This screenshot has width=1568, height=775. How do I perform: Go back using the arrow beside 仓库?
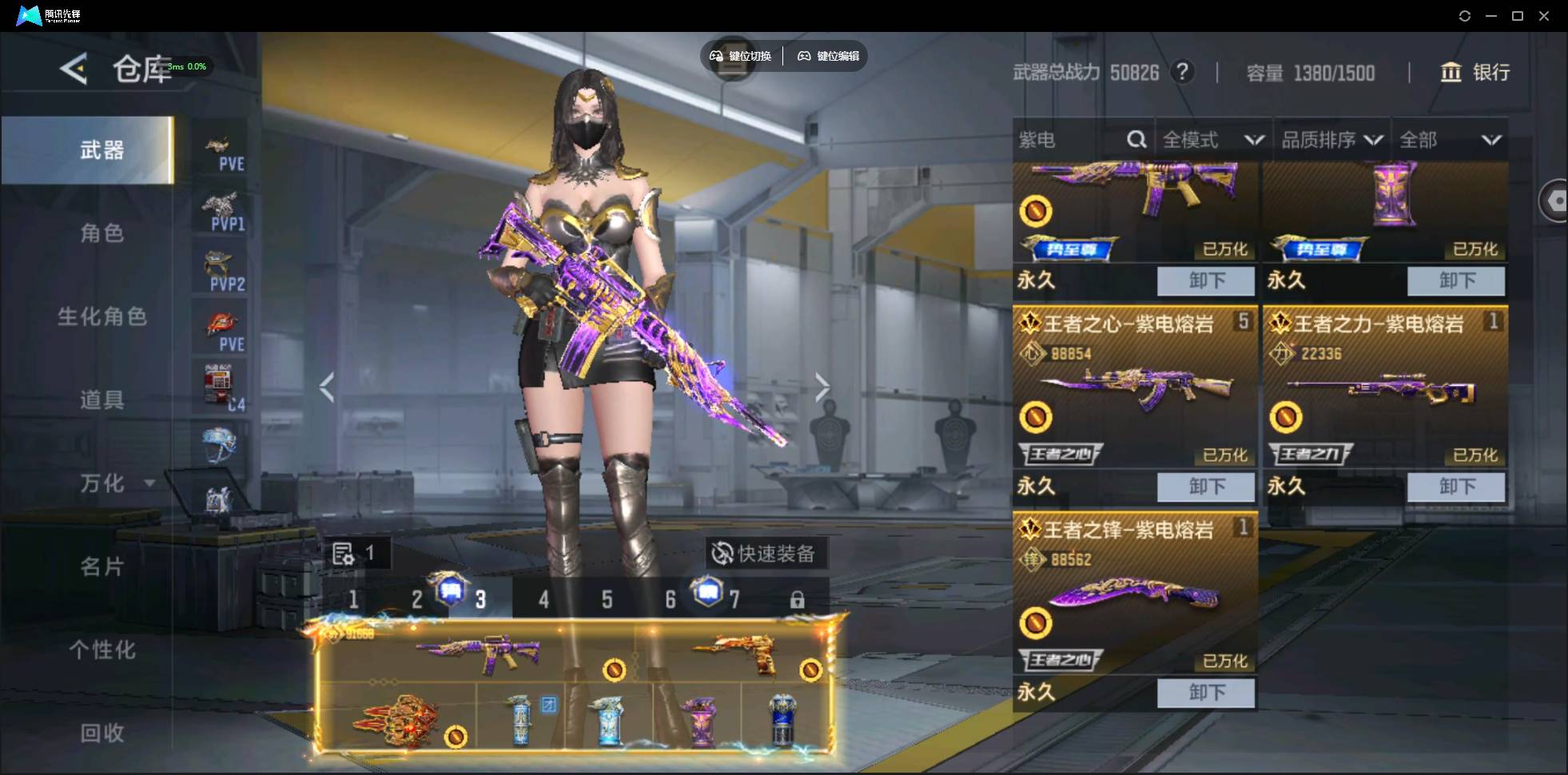(x=74, y=70)
